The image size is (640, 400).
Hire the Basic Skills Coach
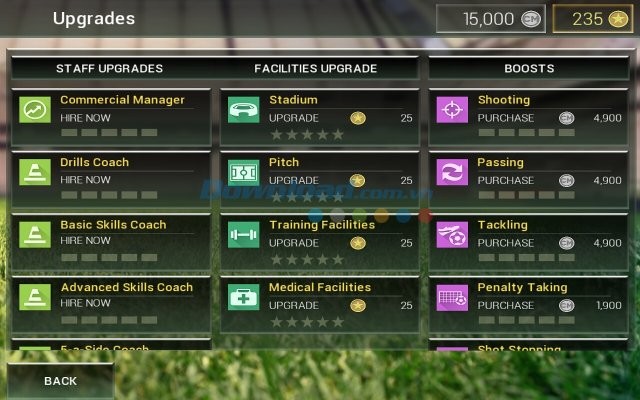[85, 241]
